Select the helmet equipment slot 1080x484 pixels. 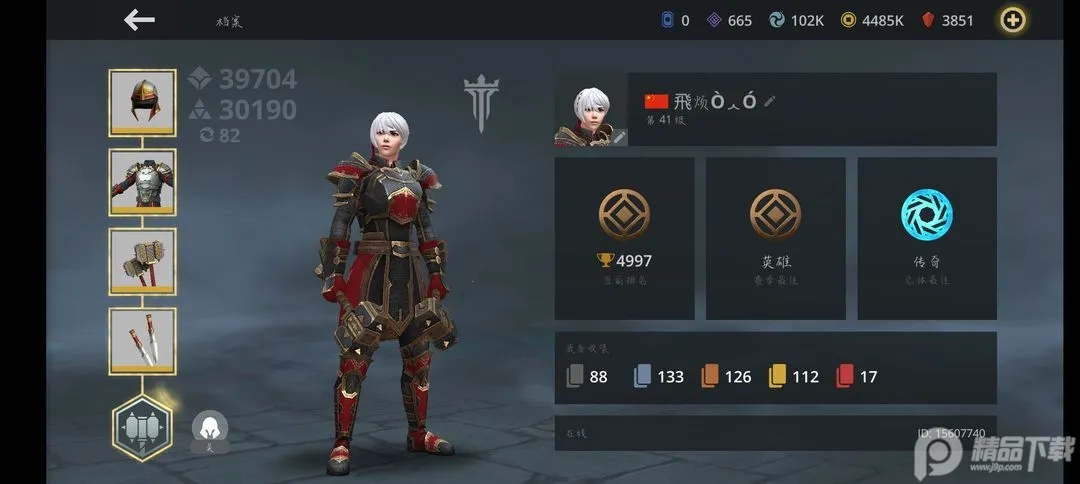click(x=142, y=102)
